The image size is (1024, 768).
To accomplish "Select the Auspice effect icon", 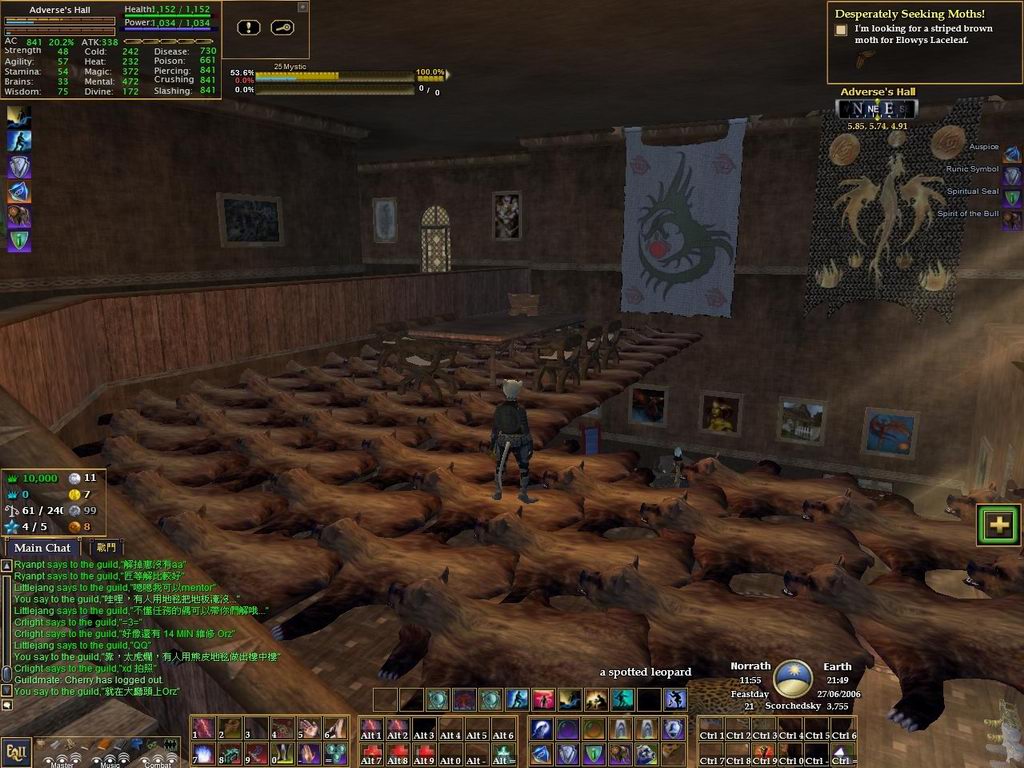I will click(1012, 154).
